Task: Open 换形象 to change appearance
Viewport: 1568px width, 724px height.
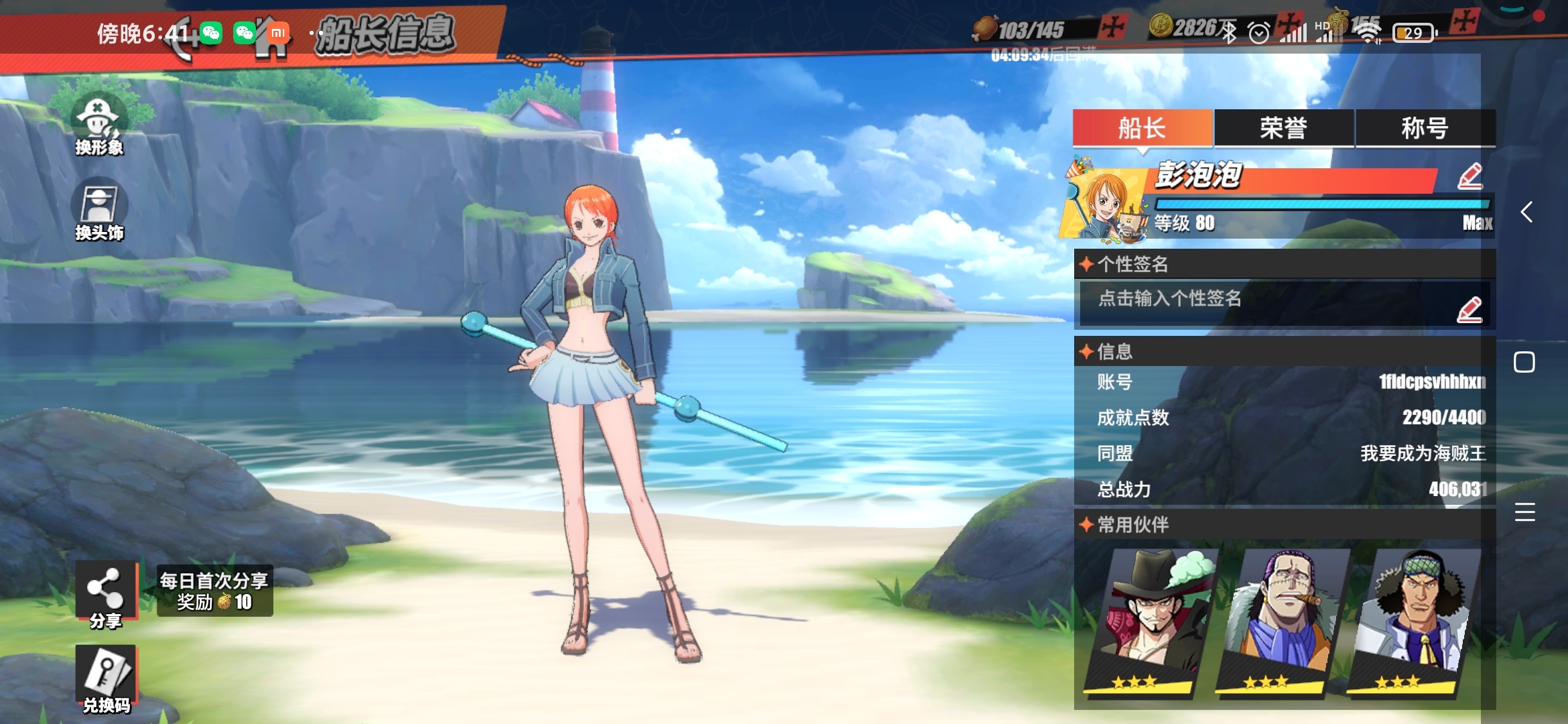Action: (x=99, y=125)
